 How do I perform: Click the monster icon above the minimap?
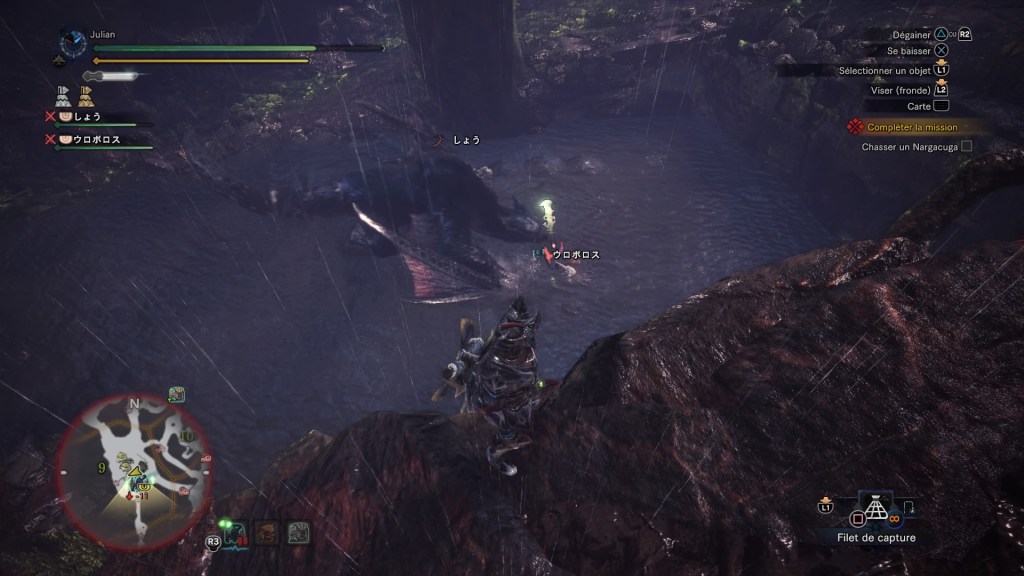click(x=176, y=394)
